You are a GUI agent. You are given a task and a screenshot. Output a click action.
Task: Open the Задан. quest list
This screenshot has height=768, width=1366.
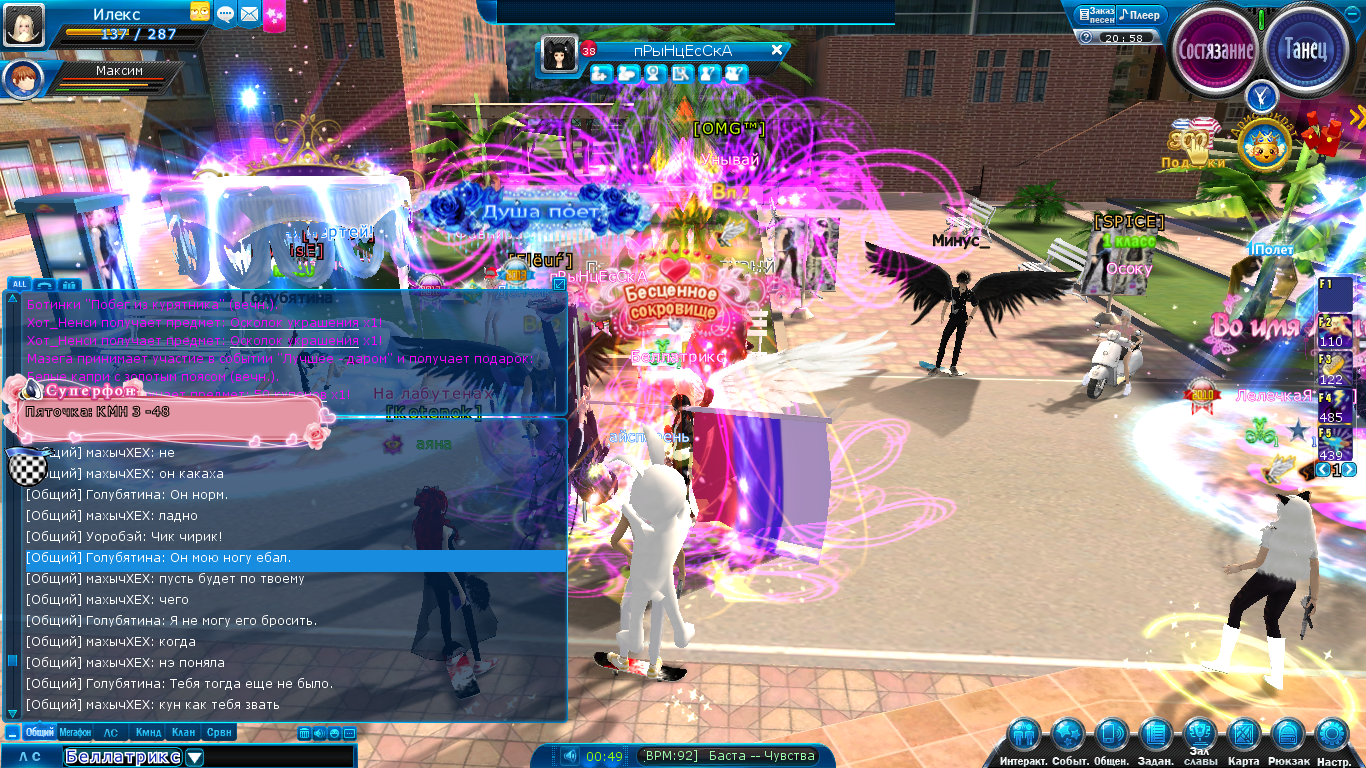tap(1155, 736)
